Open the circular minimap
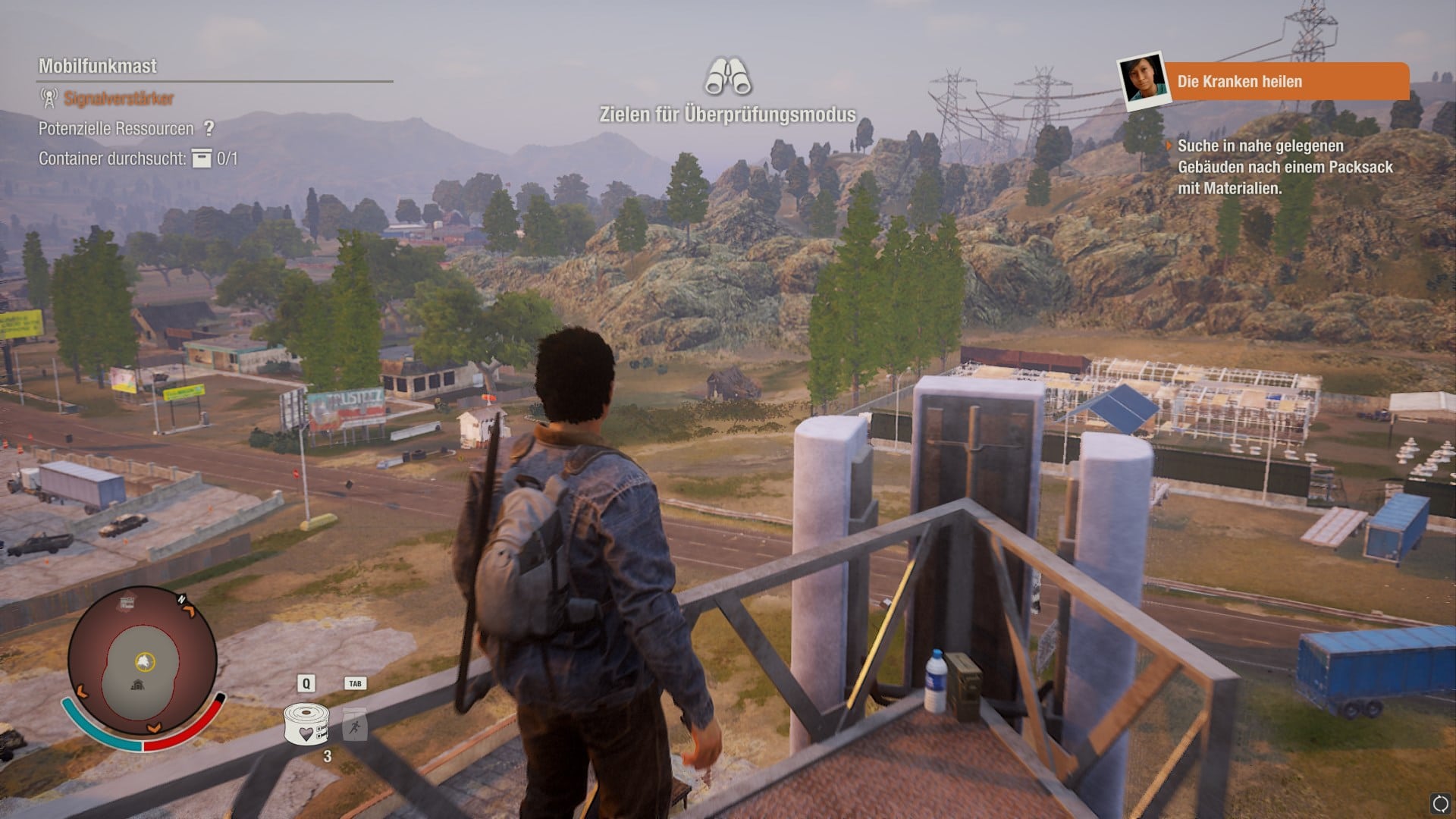This screenshot has height=819, width=1456. 143,662
